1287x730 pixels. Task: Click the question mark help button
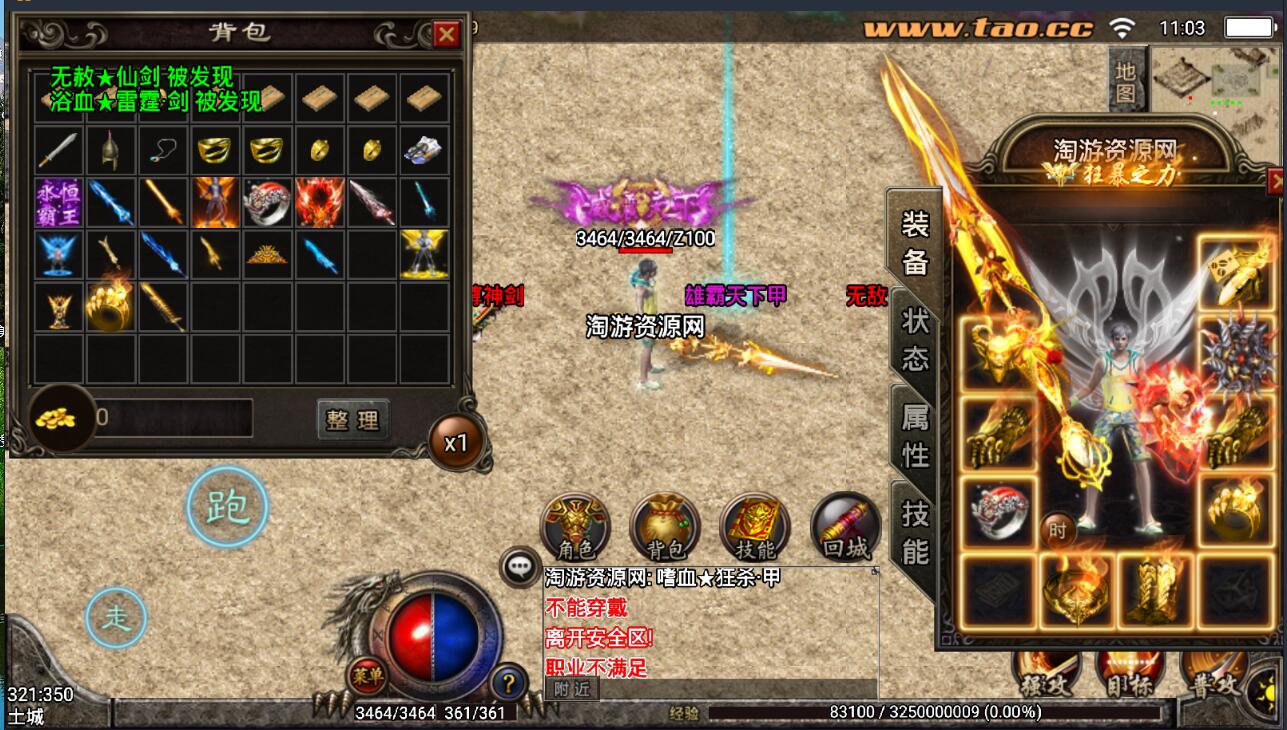509,684
